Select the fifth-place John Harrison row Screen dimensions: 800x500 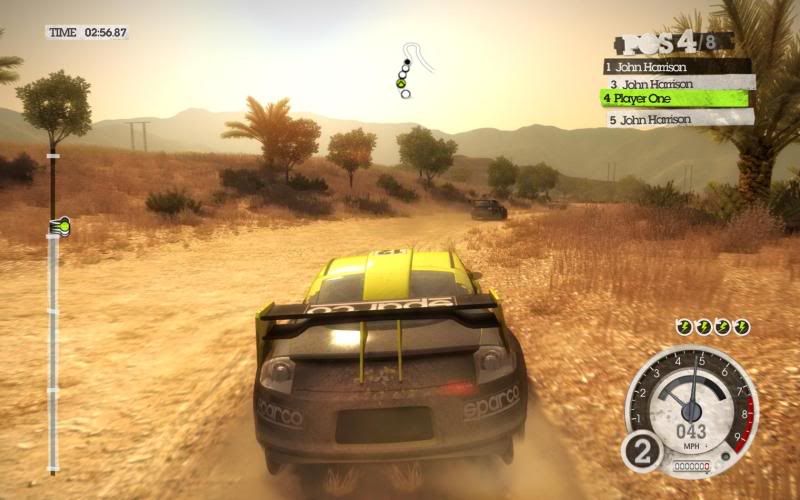click(680, 119)
